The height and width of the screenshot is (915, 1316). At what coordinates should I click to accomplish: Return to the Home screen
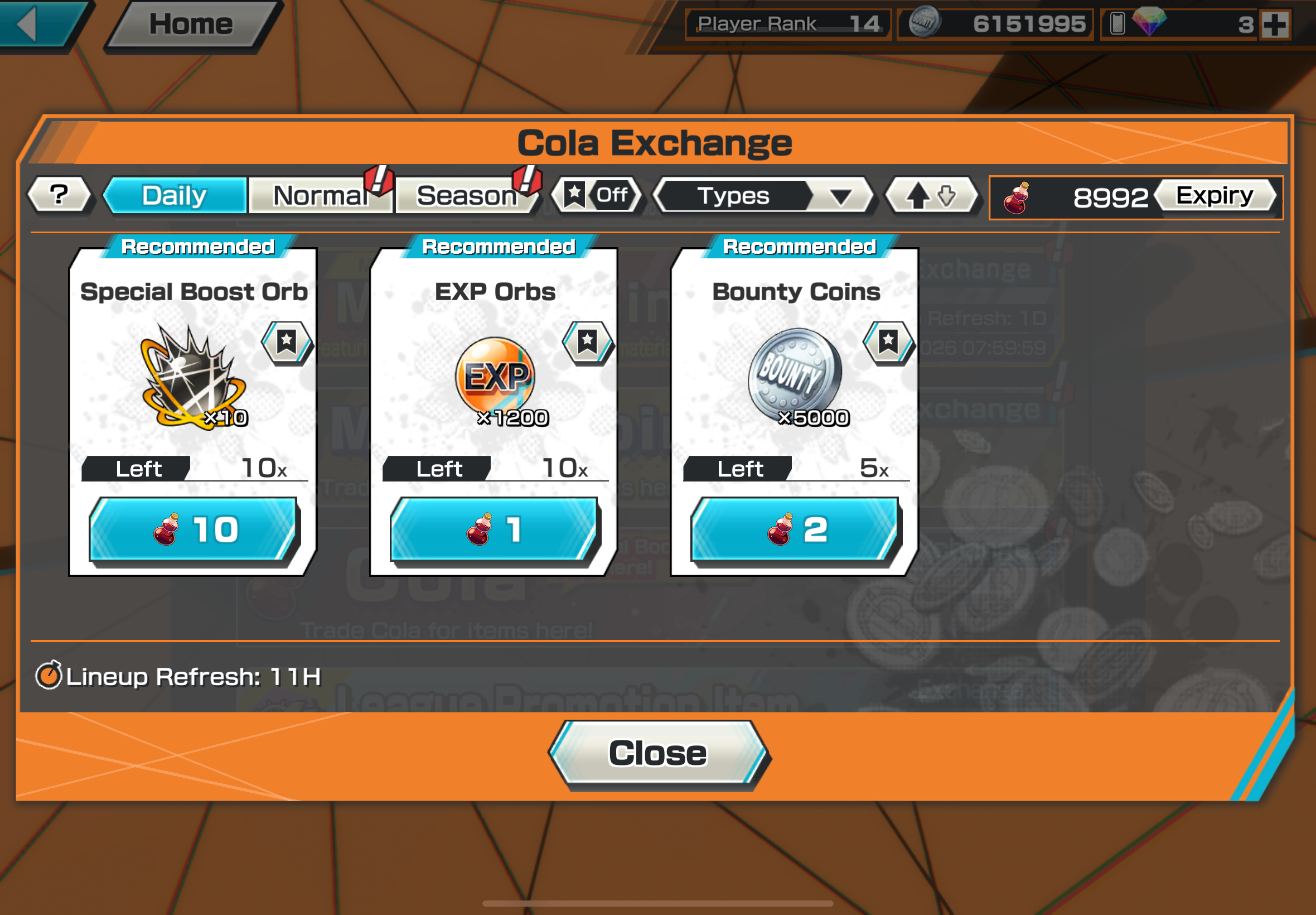(191, 24)
